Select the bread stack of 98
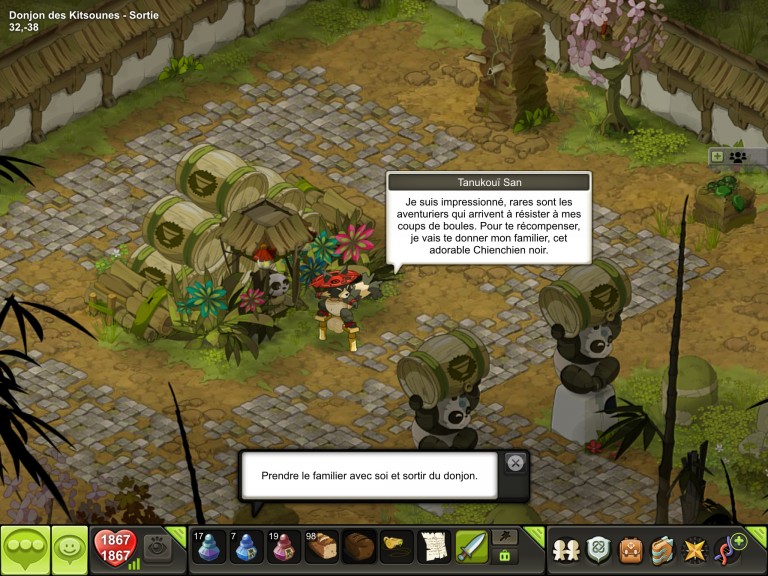 [322, 548]
